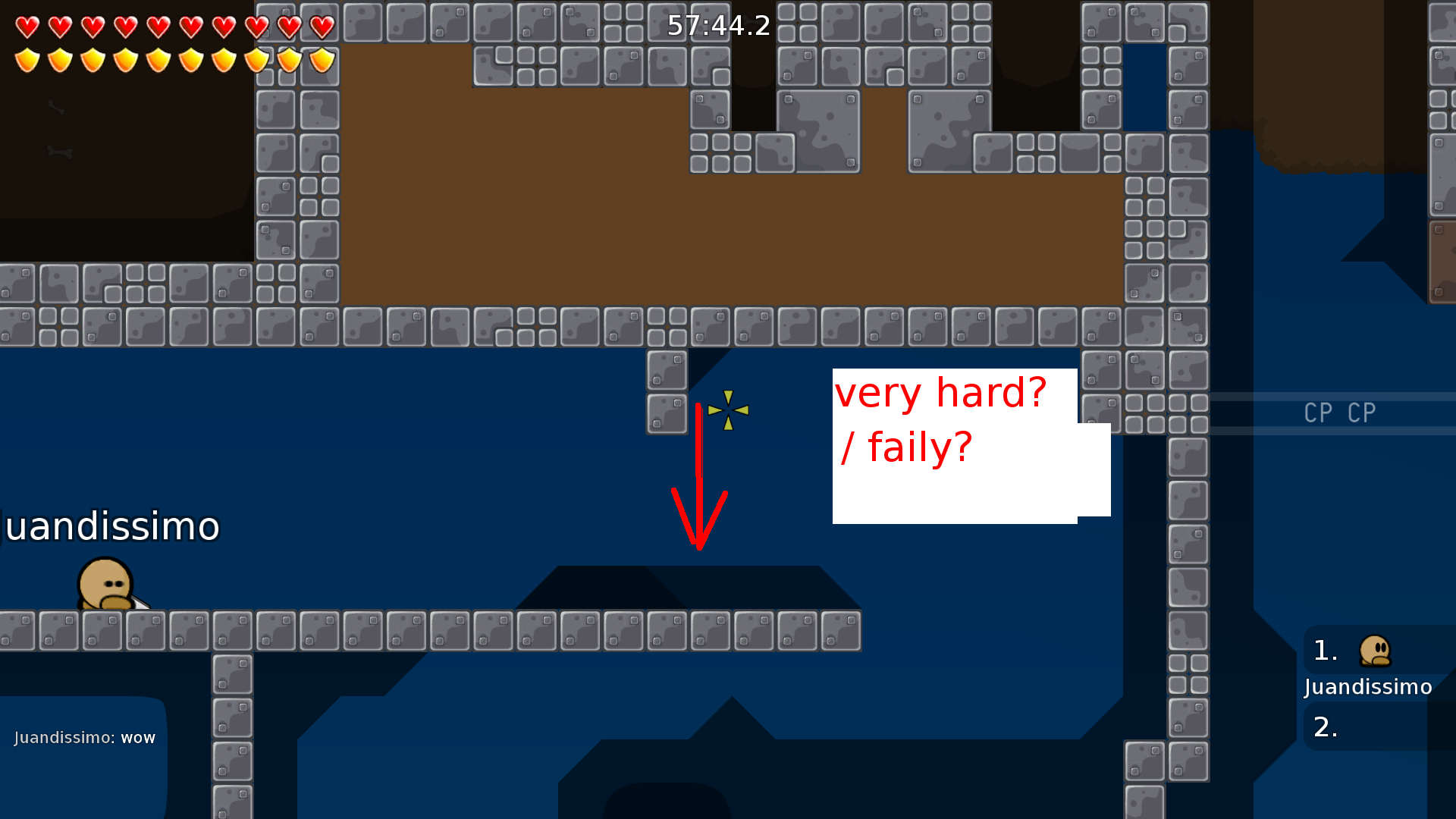Click the first red heart icon

(x=27, y=27)
